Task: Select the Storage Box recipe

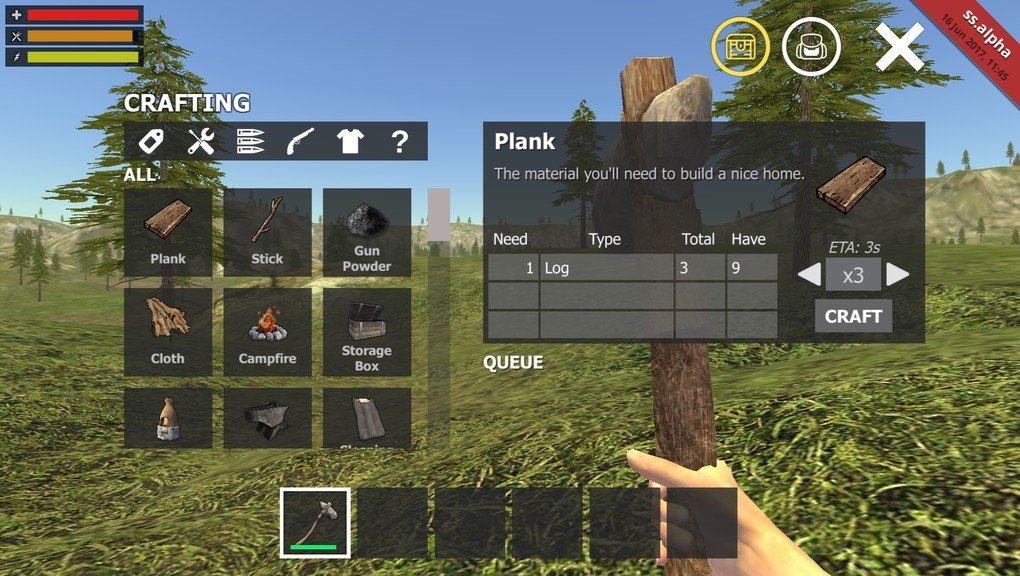Action: (366, 332)
